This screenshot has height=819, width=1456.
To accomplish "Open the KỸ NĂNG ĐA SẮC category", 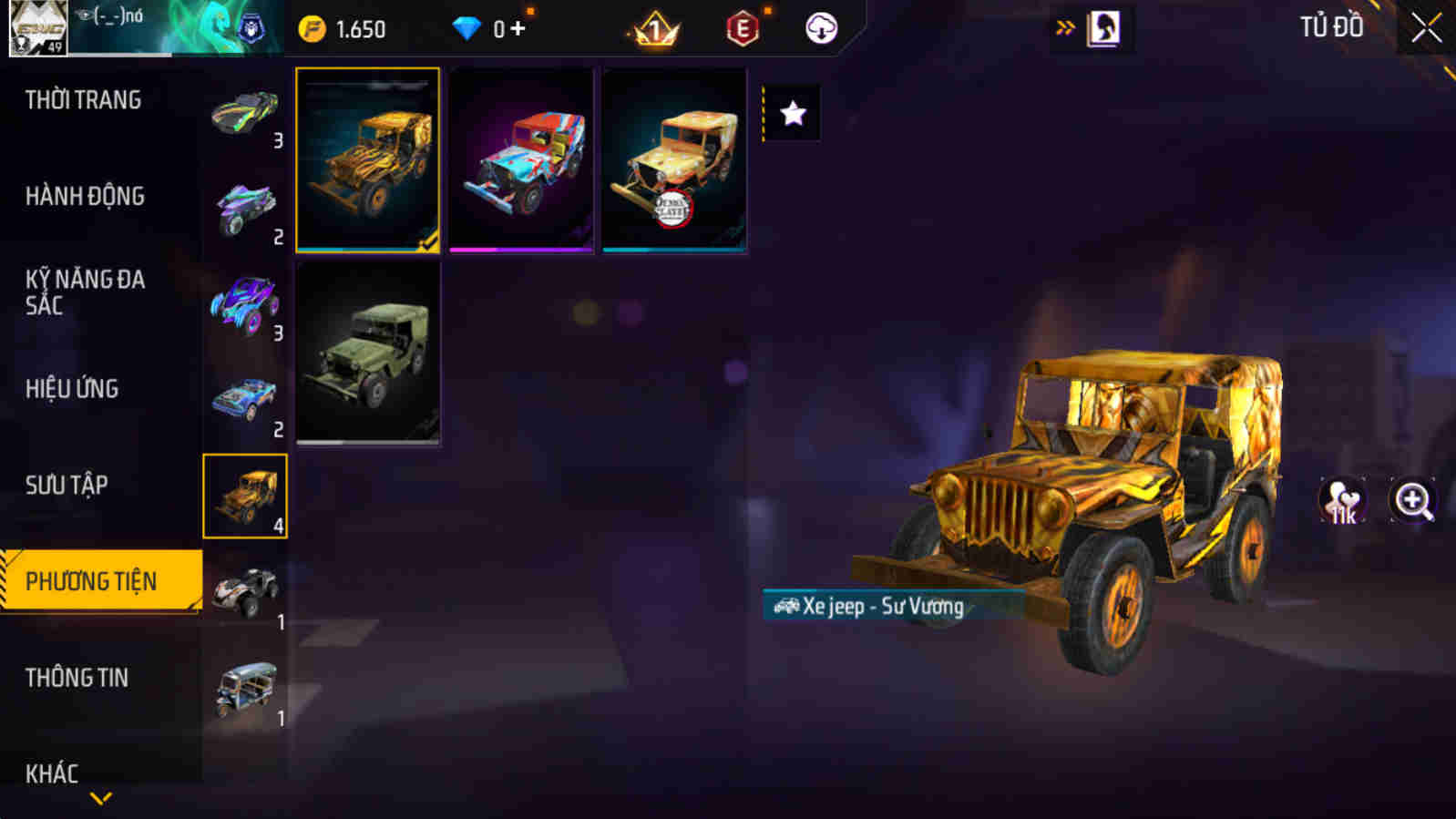I will tap(87, 293).
